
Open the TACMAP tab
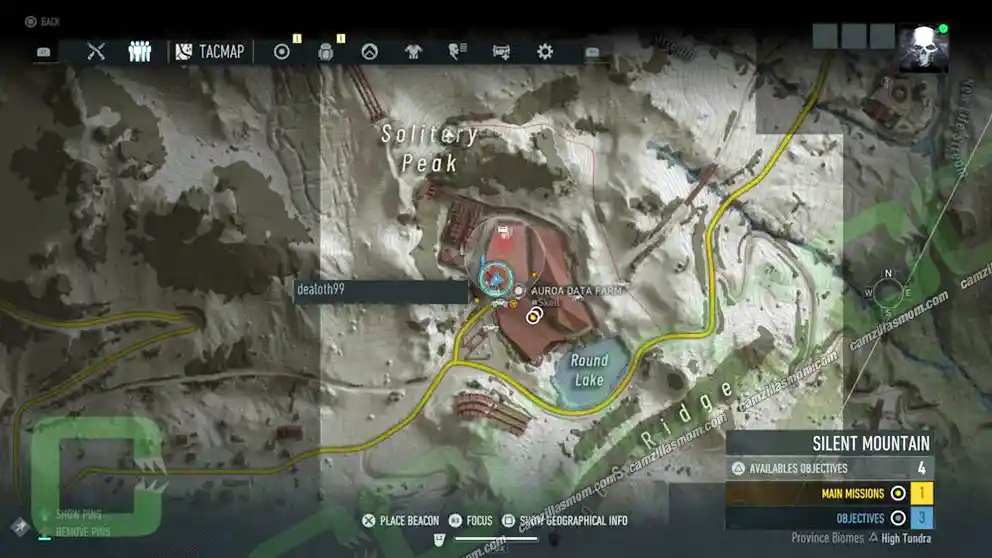click(x=211, y=51)
